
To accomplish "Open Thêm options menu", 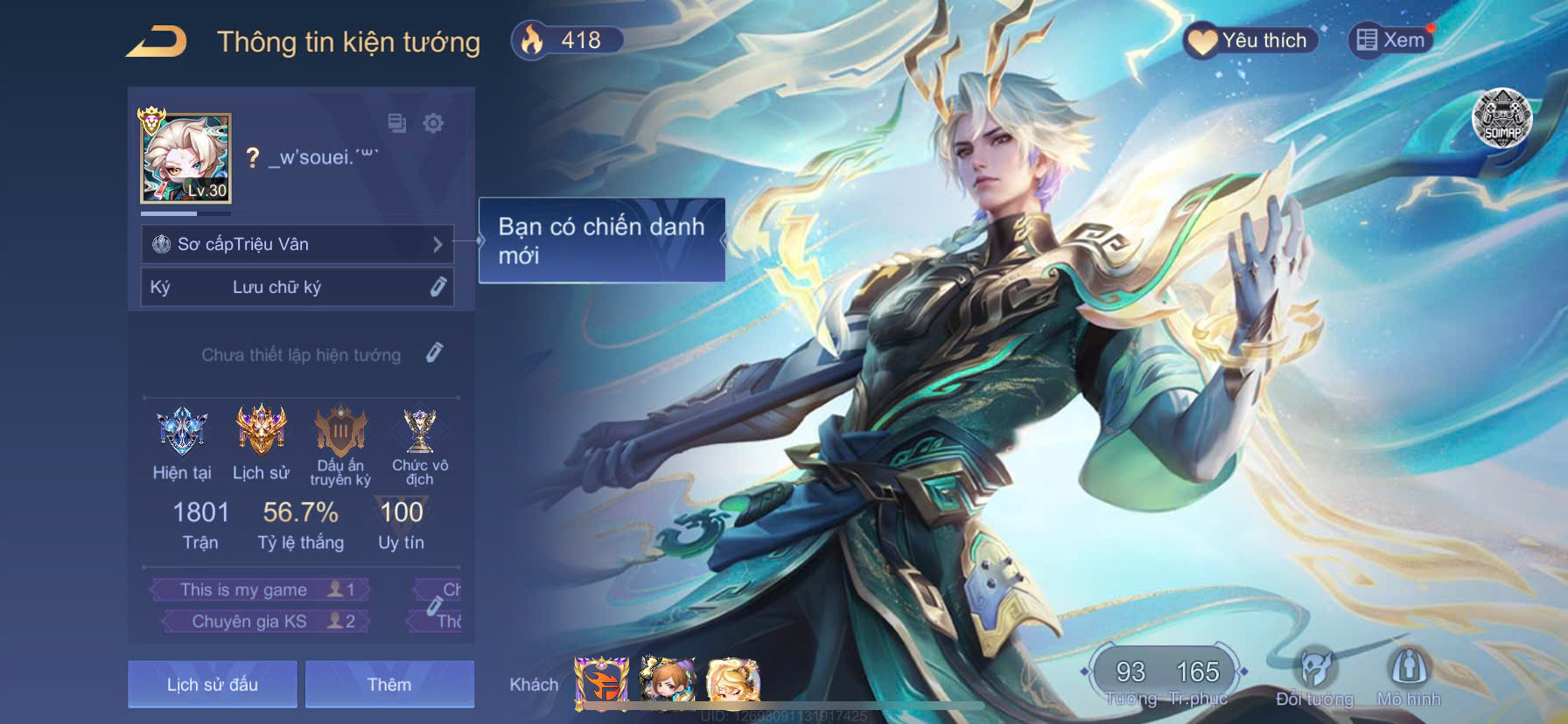I will (388, 685).
